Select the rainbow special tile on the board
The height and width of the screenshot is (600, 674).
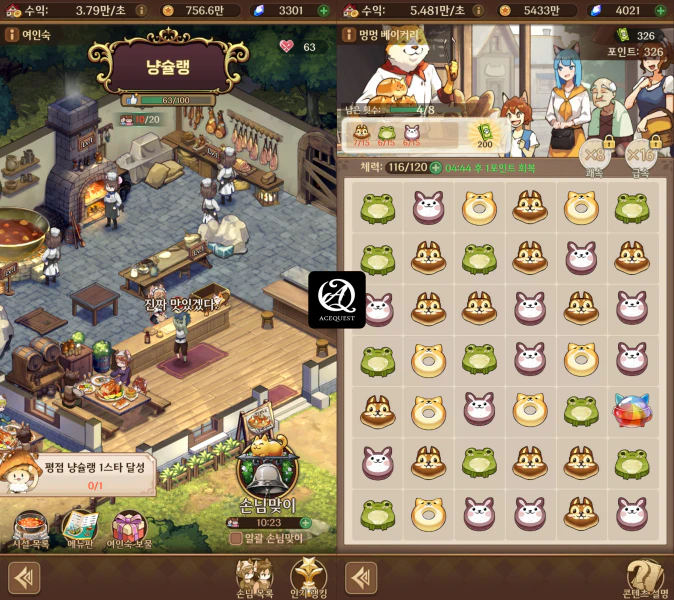[632, 410]
